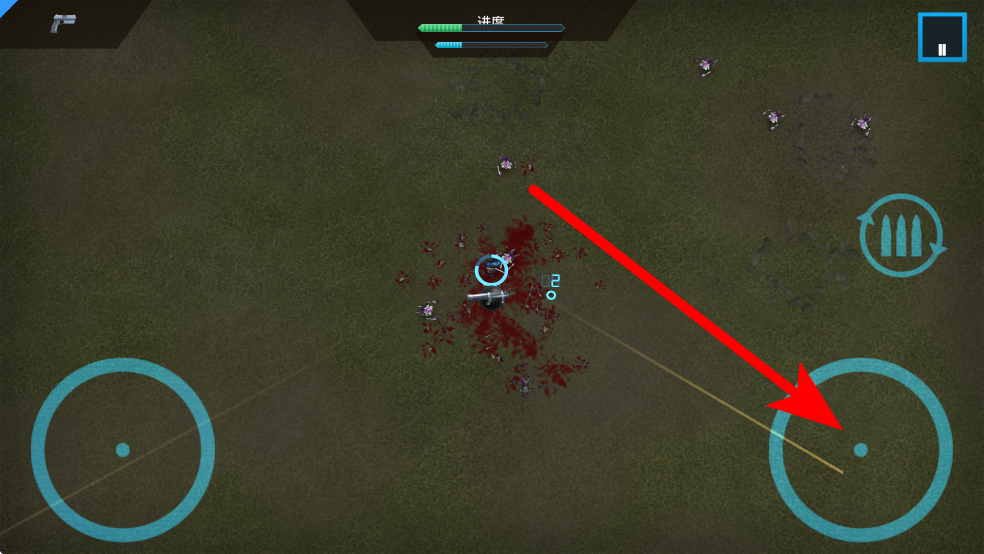This screenshot has width=984, height=554.
Task: Select the pistol weapon icon
Action: [x=64, y=23]
